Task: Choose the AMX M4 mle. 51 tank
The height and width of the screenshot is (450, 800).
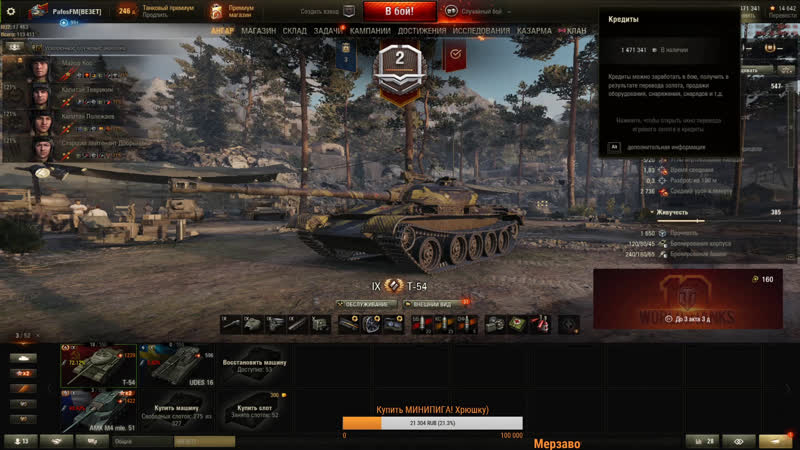Action: (x=99, y=409)
